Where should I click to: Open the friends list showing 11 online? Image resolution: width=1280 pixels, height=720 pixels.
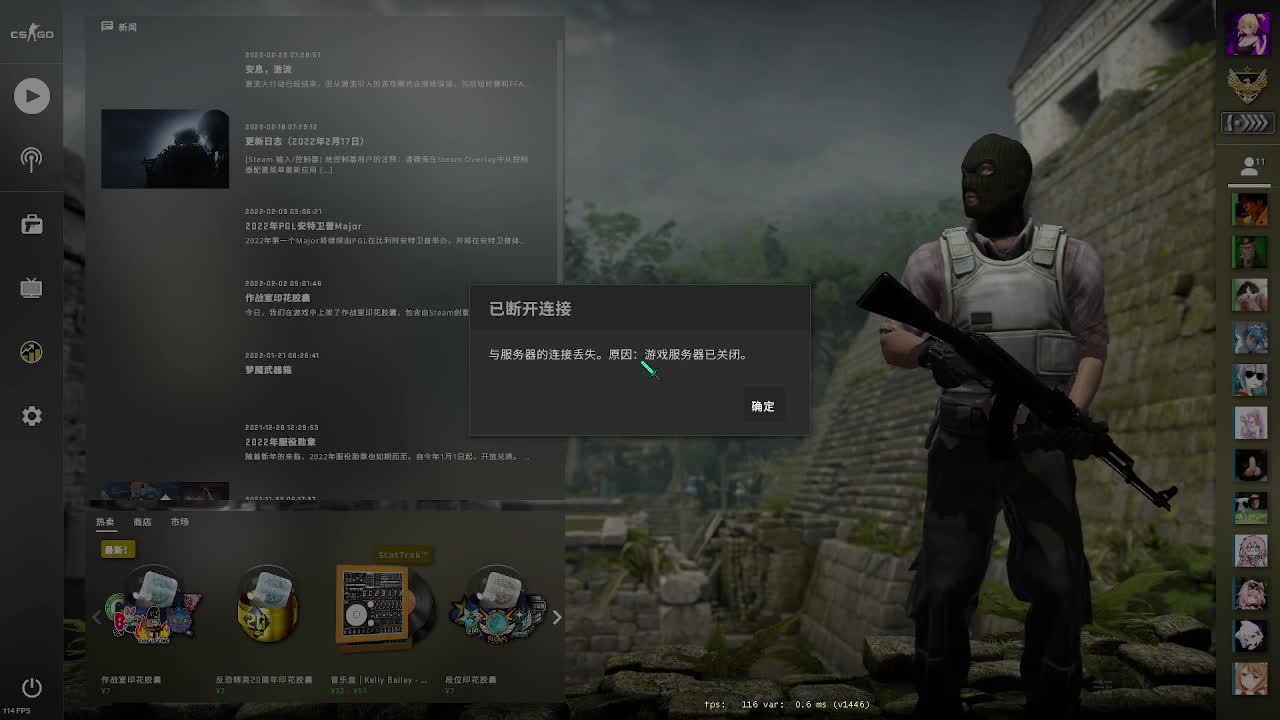(1249, 164)
